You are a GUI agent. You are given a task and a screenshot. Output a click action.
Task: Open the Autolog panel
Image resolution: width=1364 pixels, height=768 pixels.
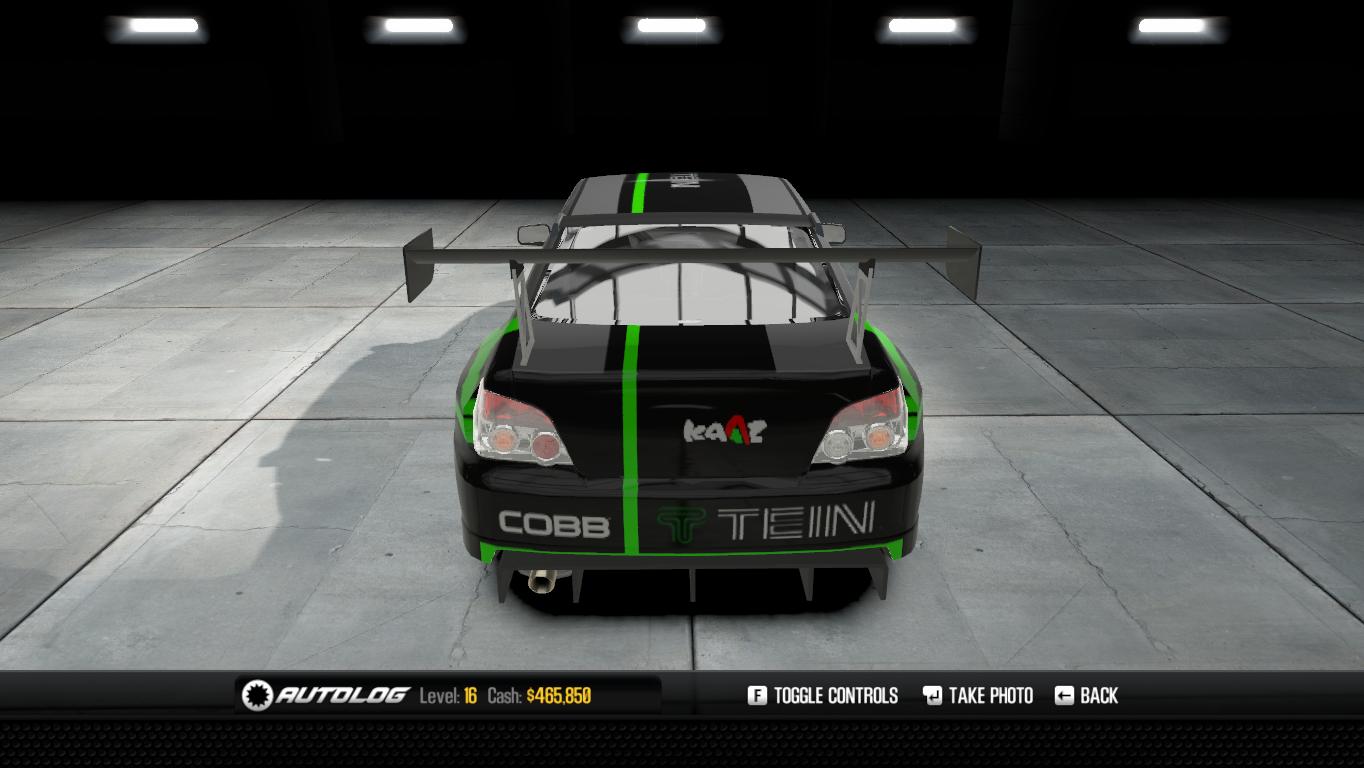pos(328,695)
